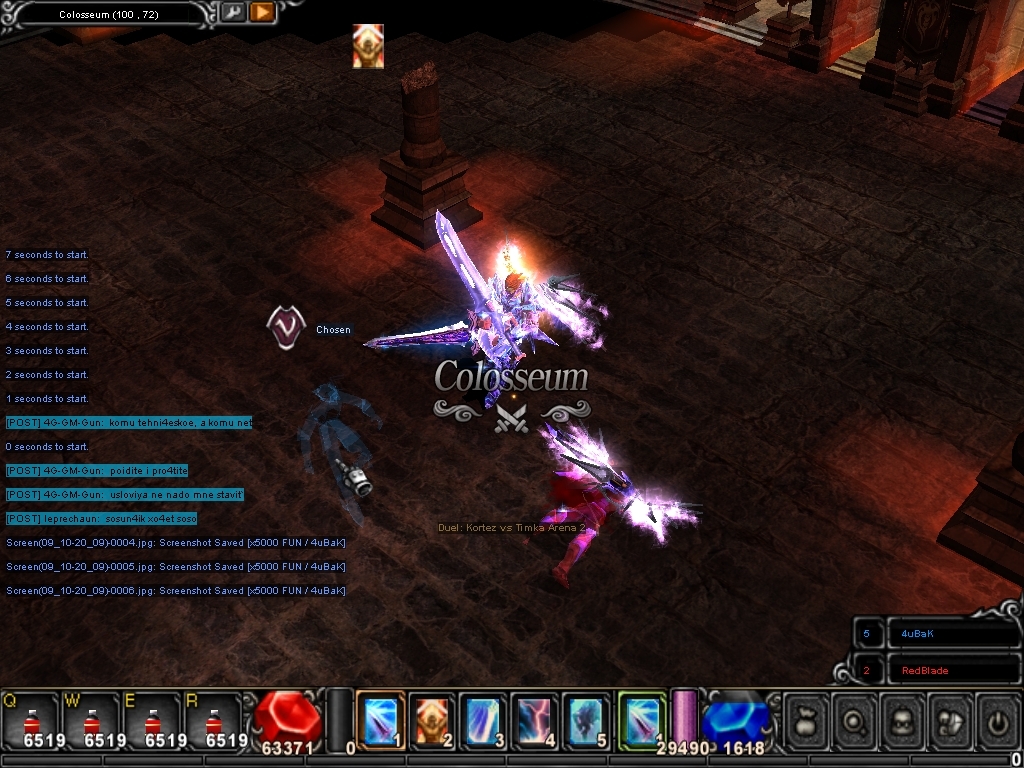Select skill slot 1 blue sword slash
Viewport: 1024px width, 768px height.
(381, 720)
